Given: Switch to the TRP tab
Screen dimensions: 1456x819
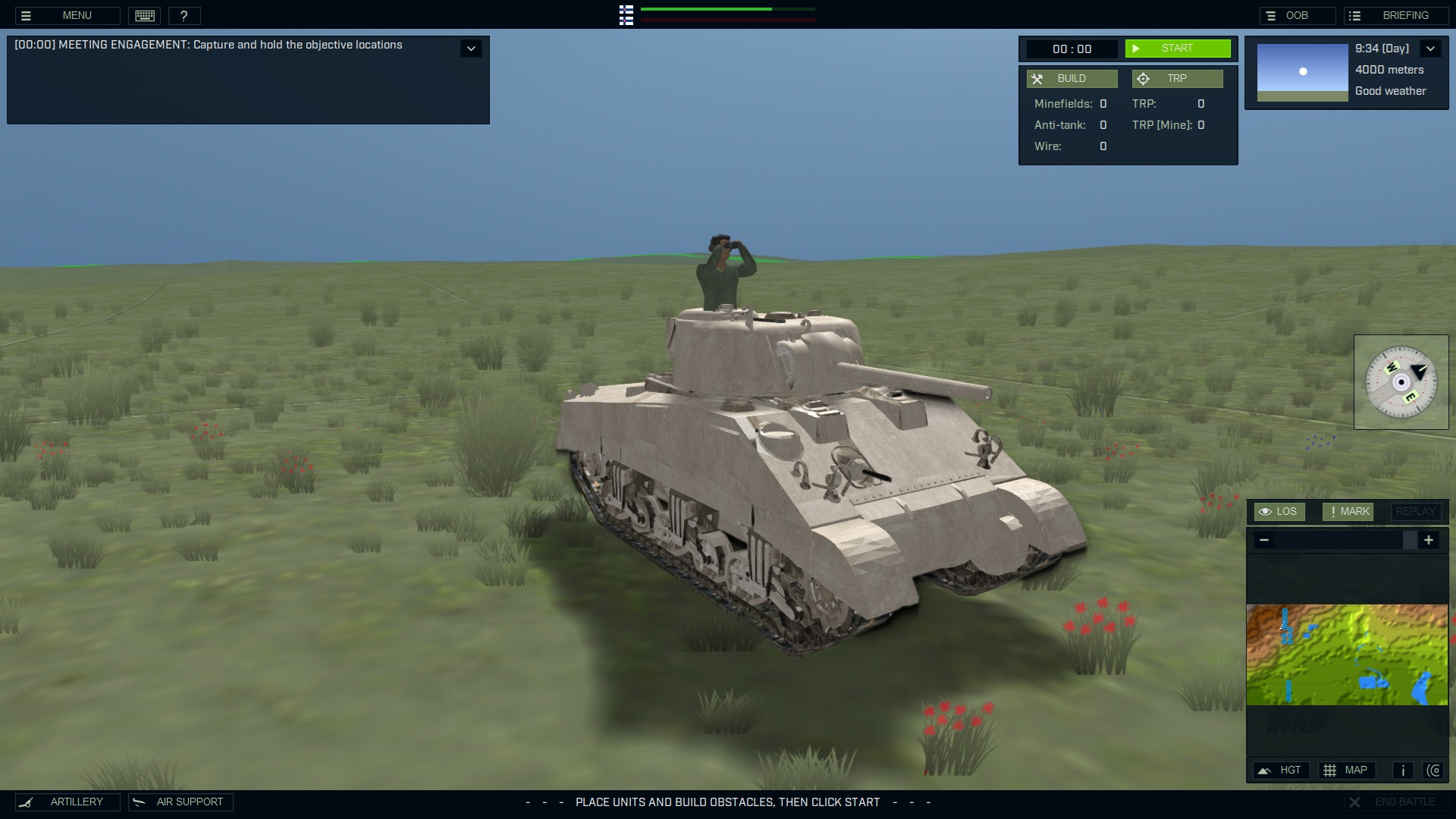Looking at the screenshot, I should coord(1177,78).
